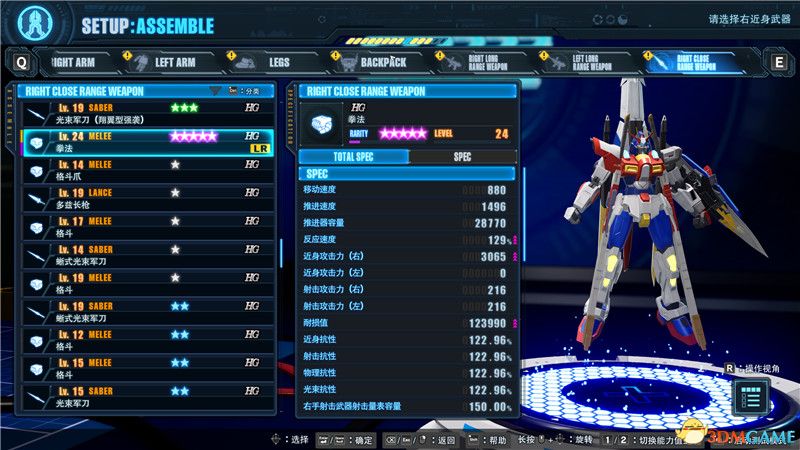Switch to the SPEC stats tab
Viewport: 800px width, 450px height.
click(x=462, y=157)
